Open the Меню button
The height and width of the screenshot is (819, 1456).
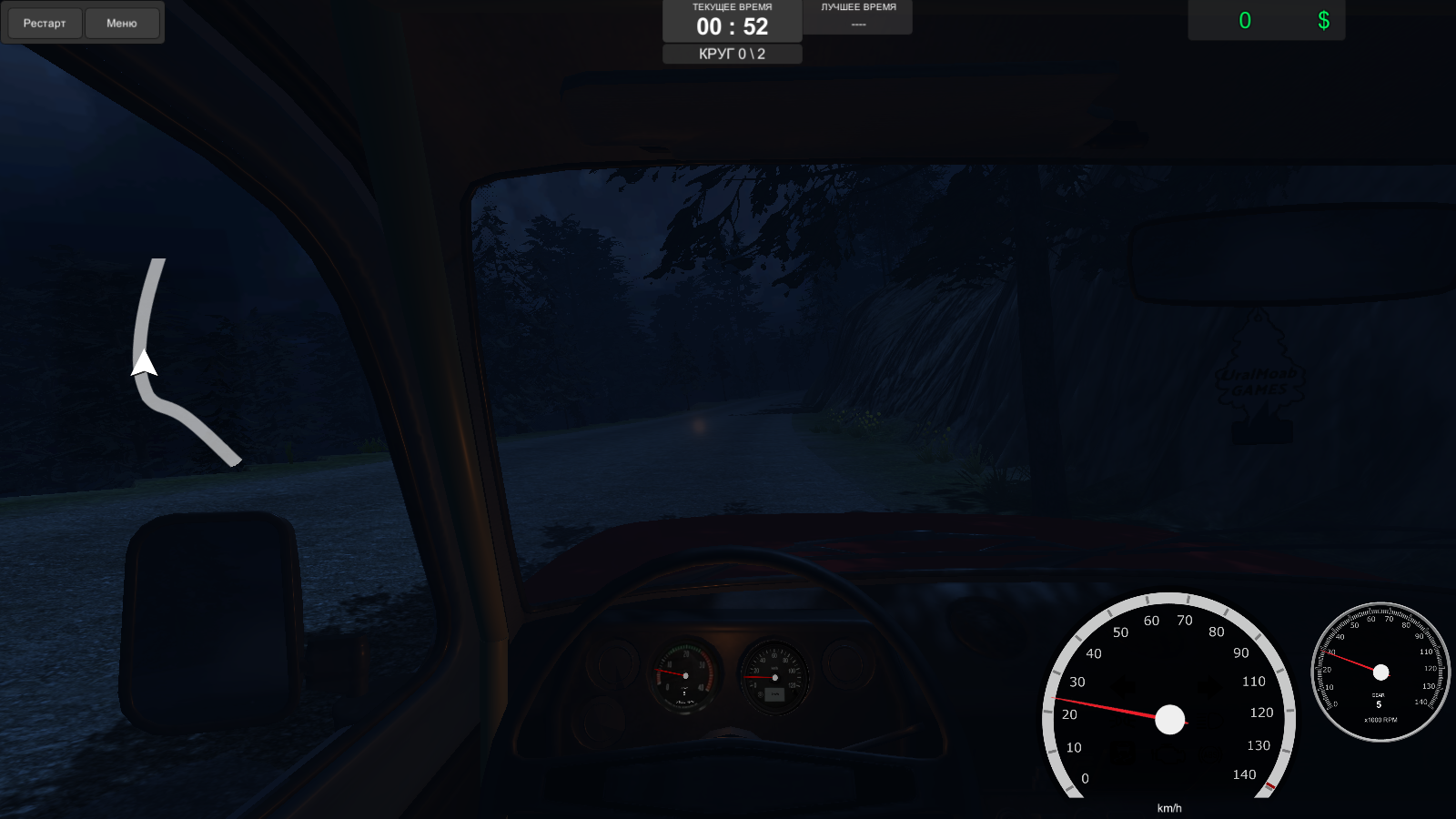coord(122,23)
